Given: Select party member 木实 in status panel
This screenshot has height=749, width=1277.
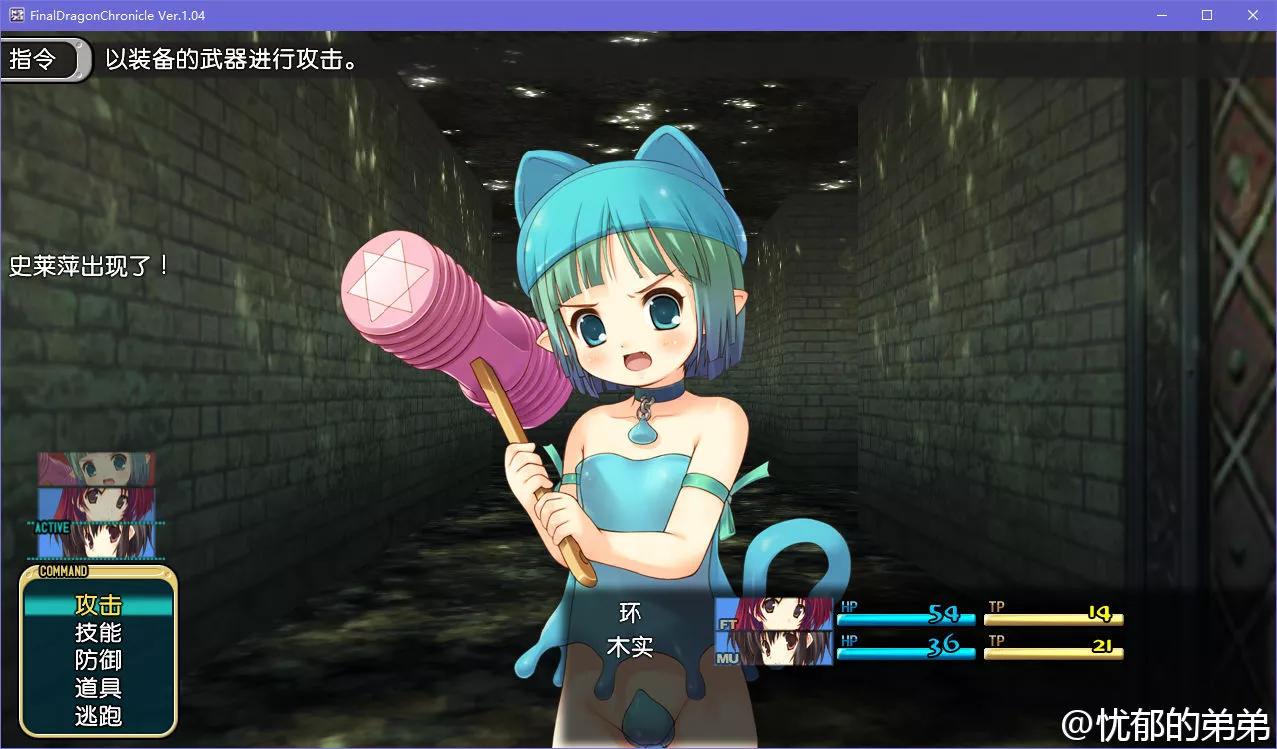Looking at the screenshot, I should pos(630,647).
